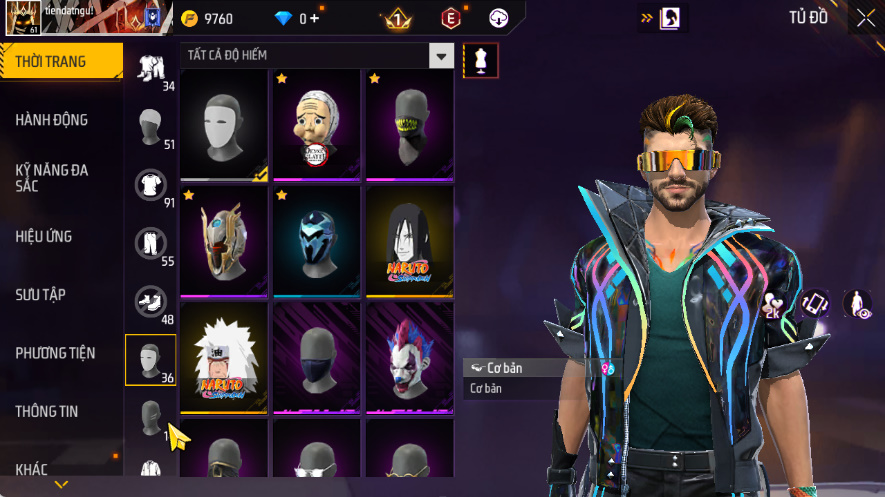Open the shoes subcategory with 48 items
This screenshot has height=497, width=885.
[150, 302]
